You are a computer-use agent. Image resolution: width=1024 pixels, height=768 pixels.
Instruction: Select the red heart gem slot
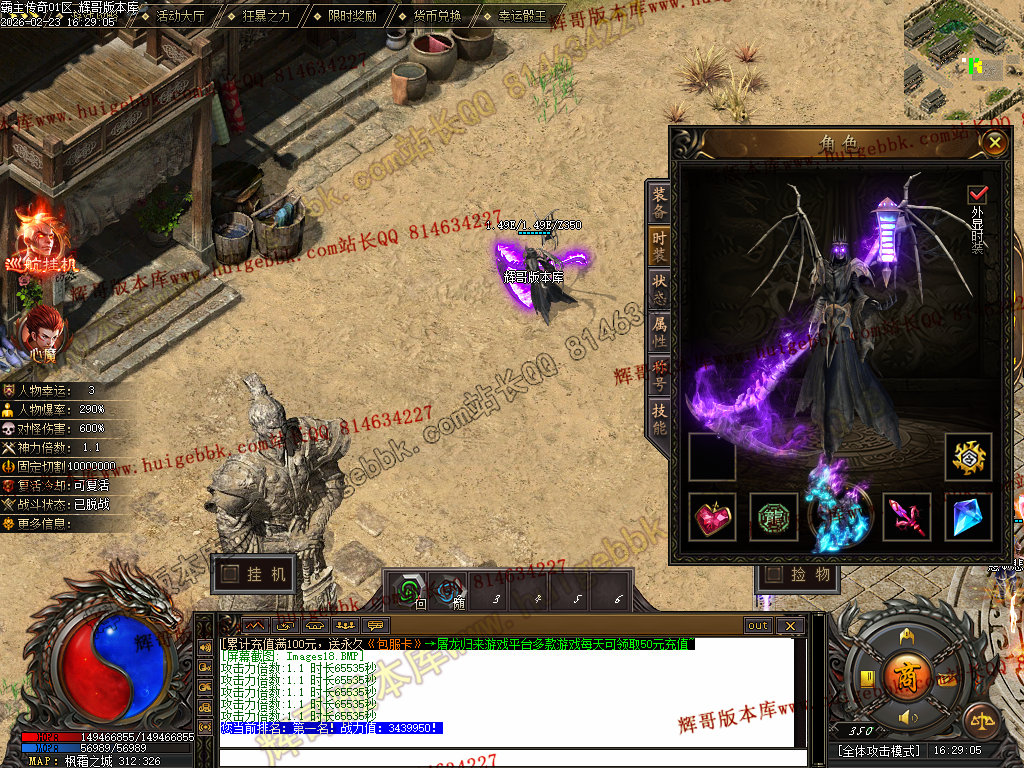pyautogui.click(x=712, y=517)
